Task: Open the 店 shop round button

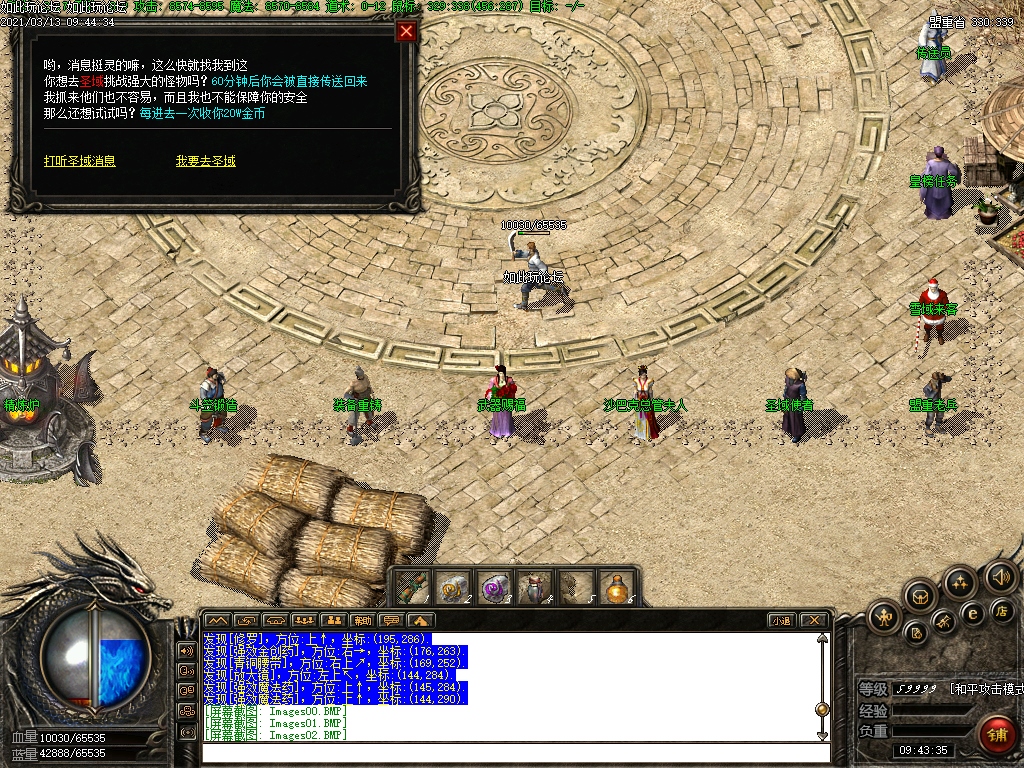Action: pyautogui.click(x=1001, y=609)
